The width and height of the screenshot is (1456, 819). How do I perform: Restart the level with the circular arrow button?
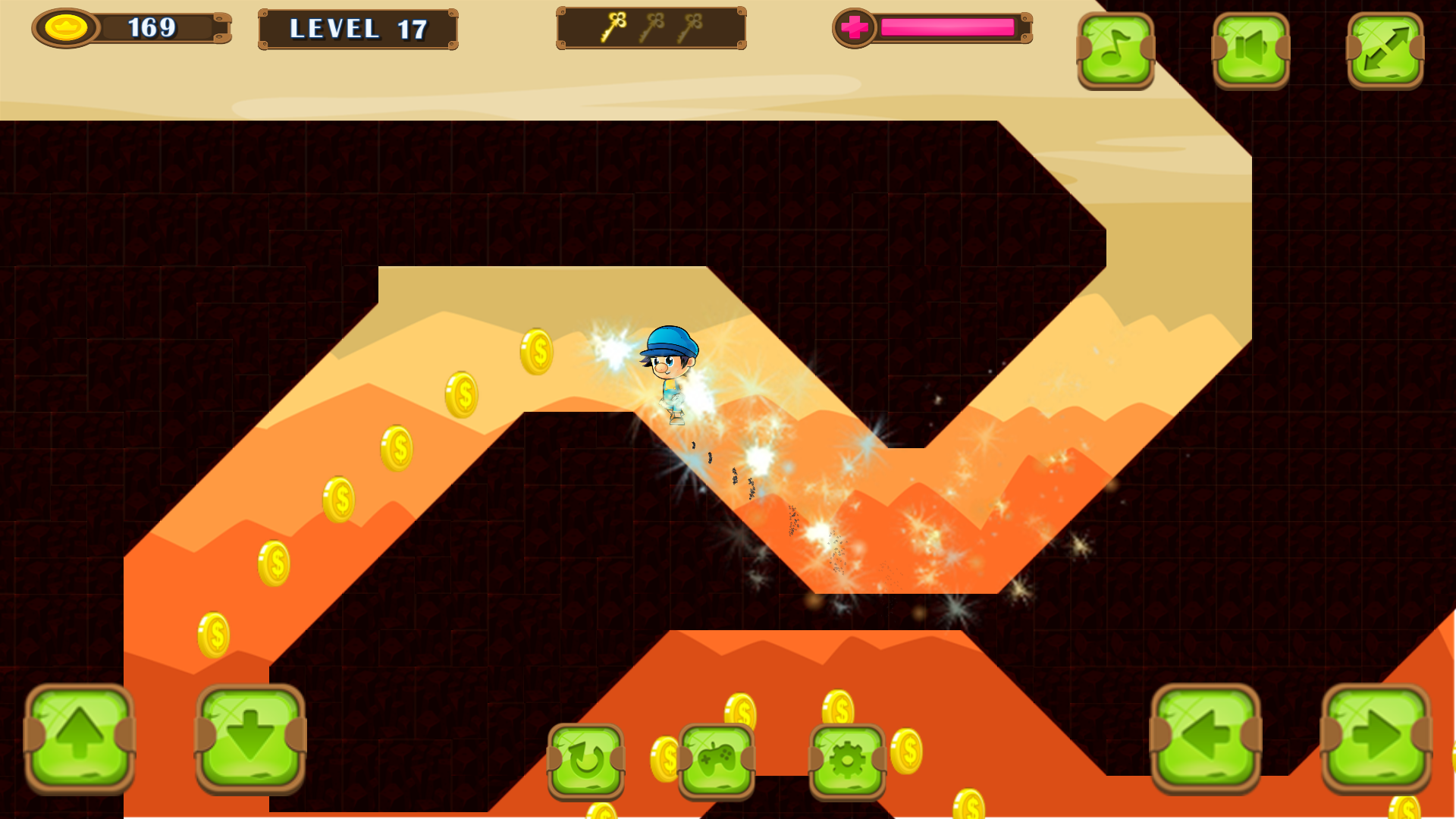pos(586,761)
